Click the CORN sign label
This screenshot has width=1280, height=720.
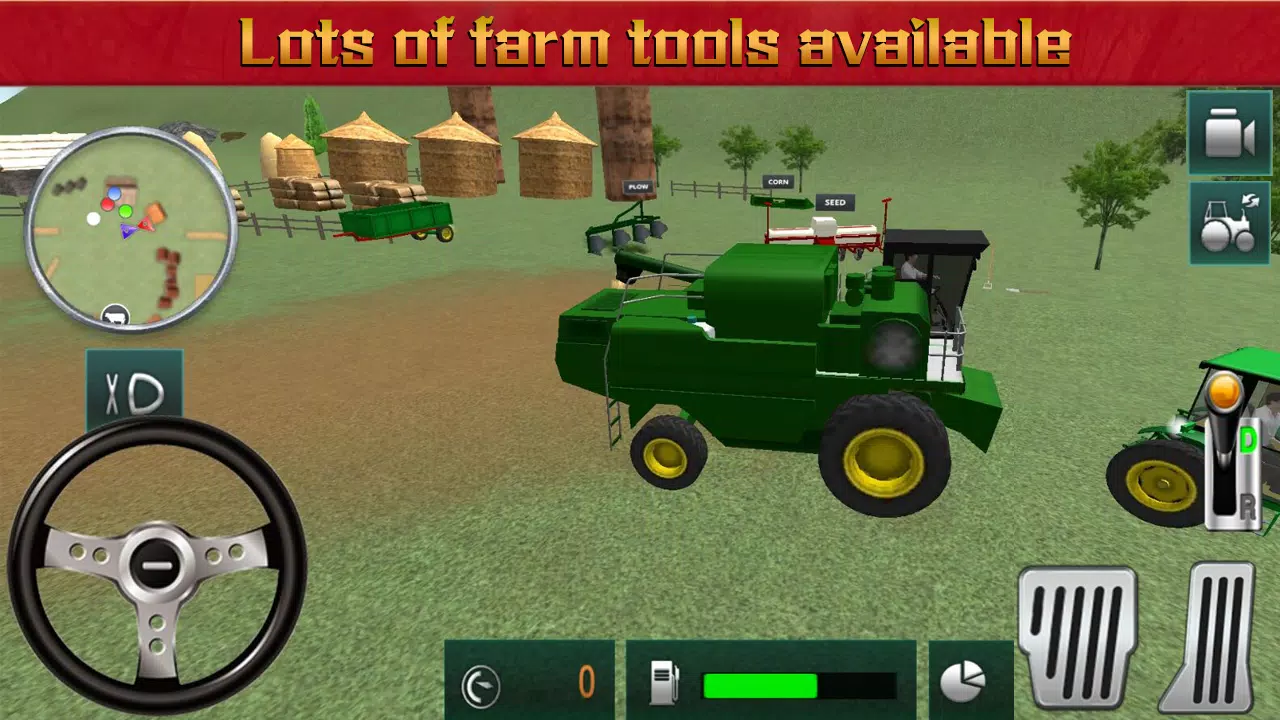pyautogui.click(x=779, y=181)
